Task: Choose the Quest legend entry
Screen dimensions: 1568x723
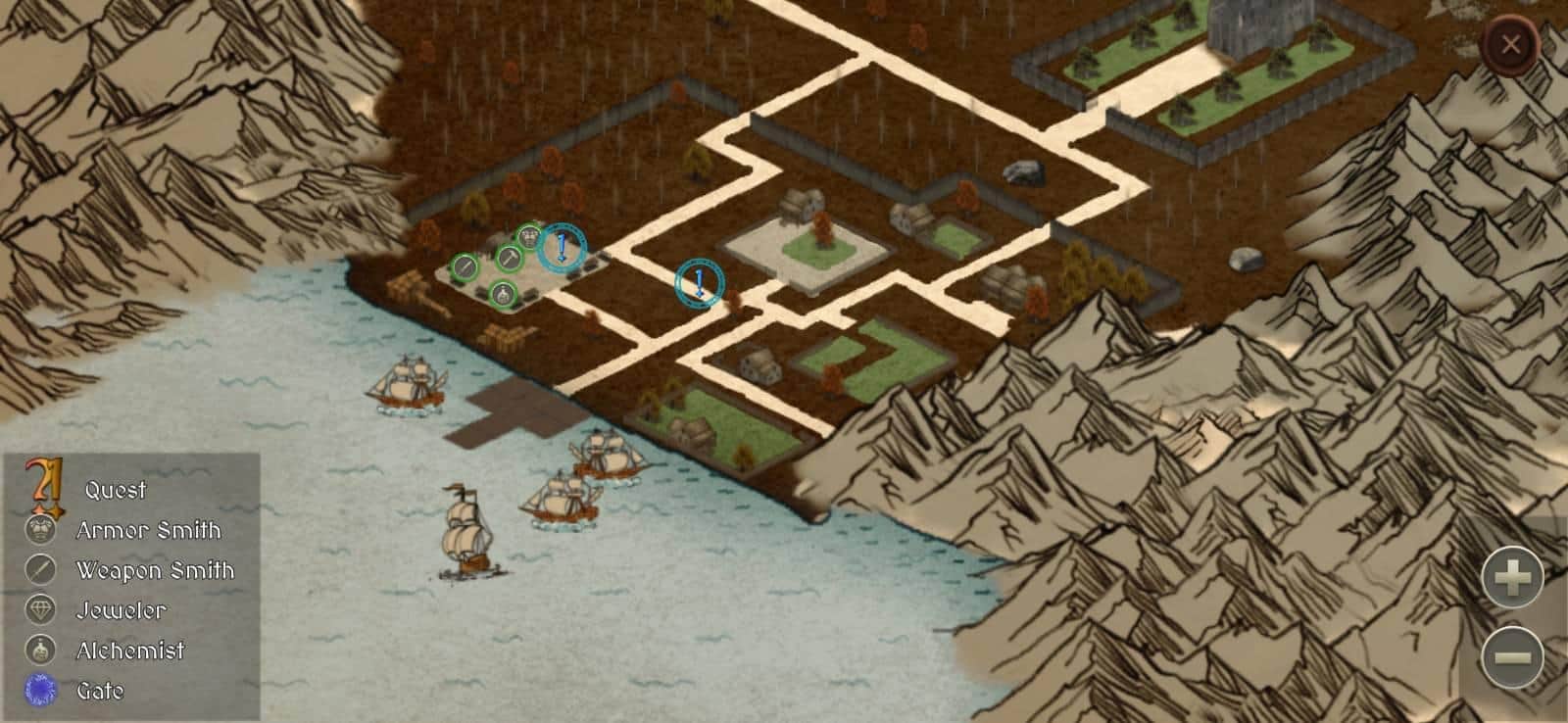Action: (x=115, y=490)
